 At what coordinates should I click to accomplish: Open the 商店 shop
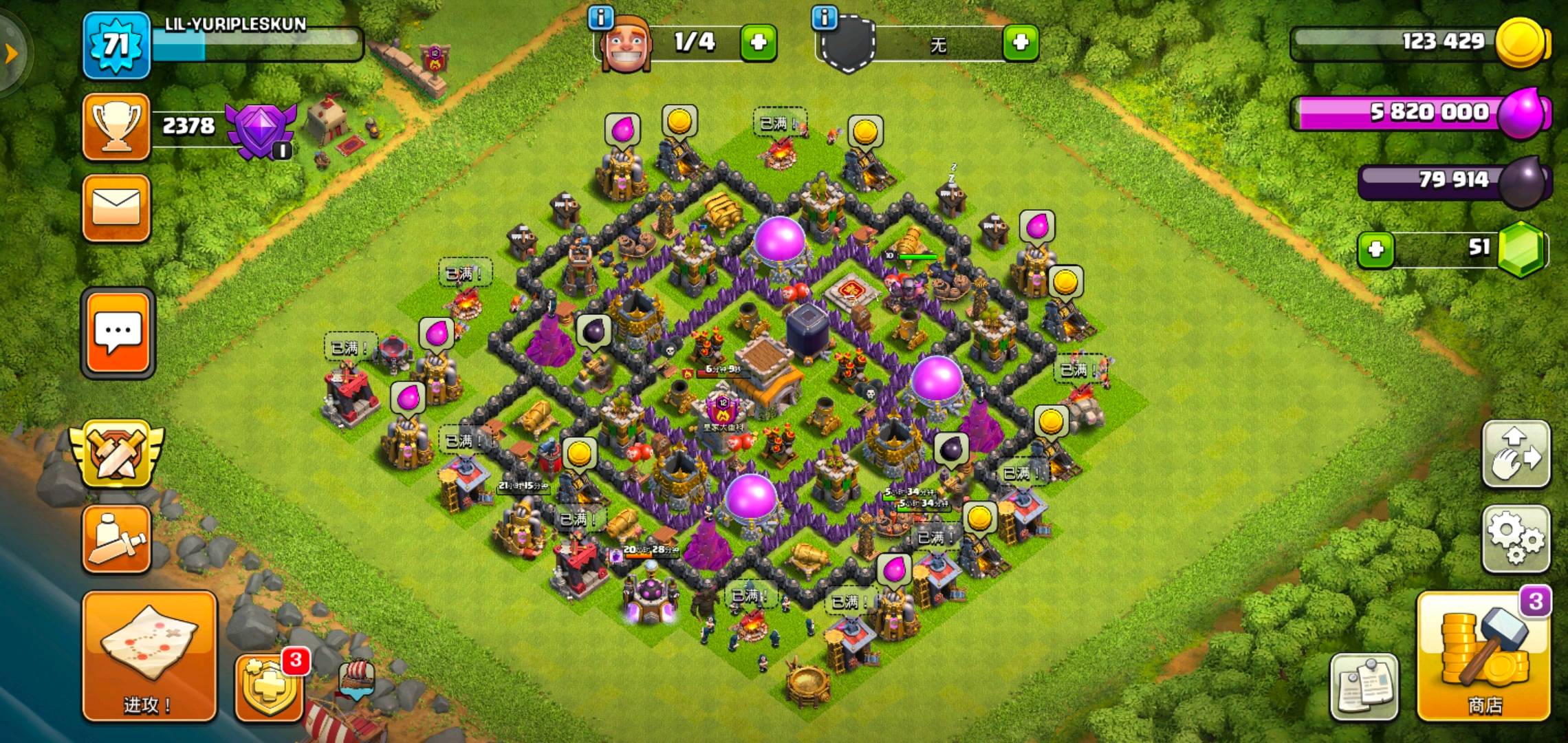tap(1484, 657)
